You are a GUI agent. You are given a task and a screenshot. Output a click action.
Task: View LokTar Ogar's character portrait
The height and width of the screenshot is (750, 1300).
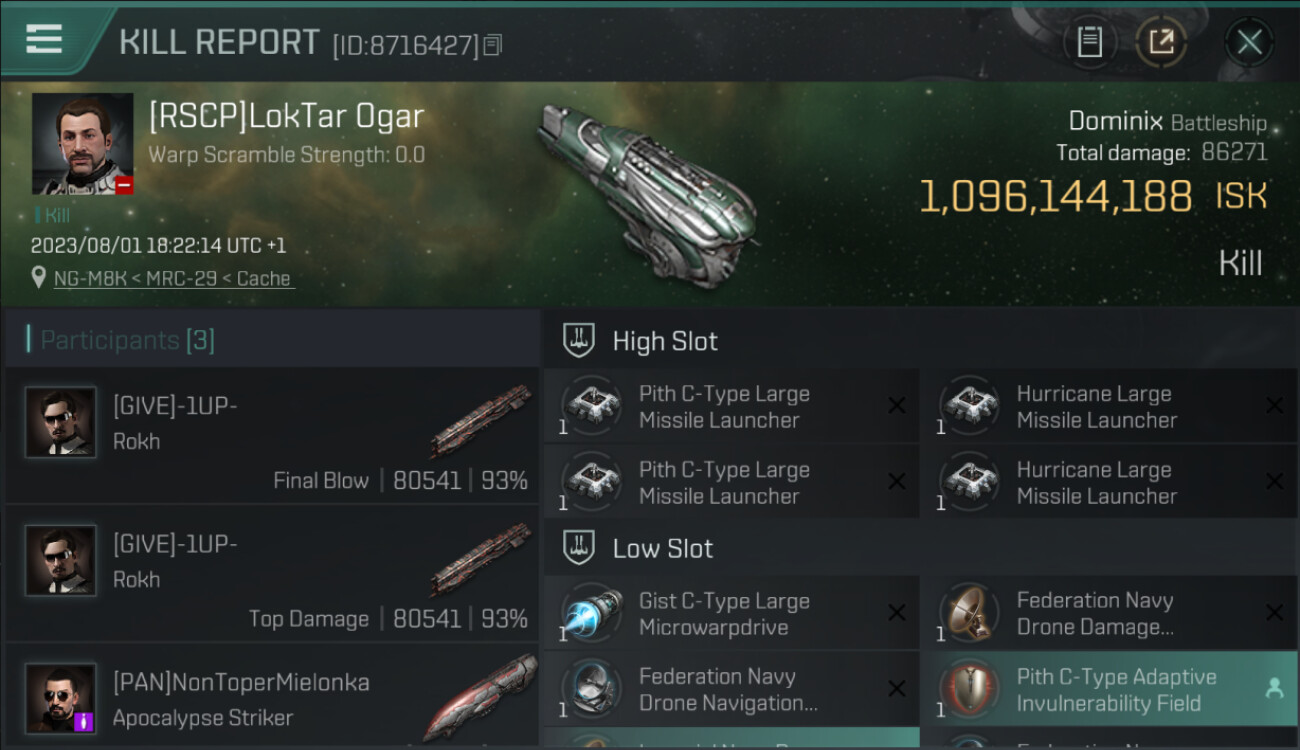point(82,143)
